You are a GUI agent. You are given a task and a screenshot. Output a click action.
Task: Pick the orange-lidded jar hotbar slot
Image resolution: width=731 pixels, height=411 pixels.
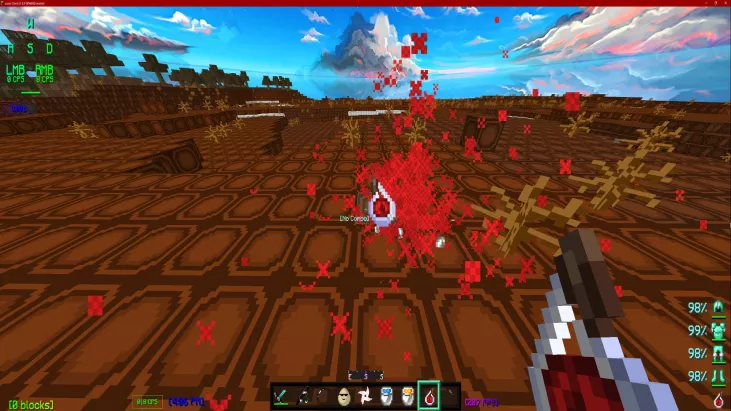[x=407, y=396]
